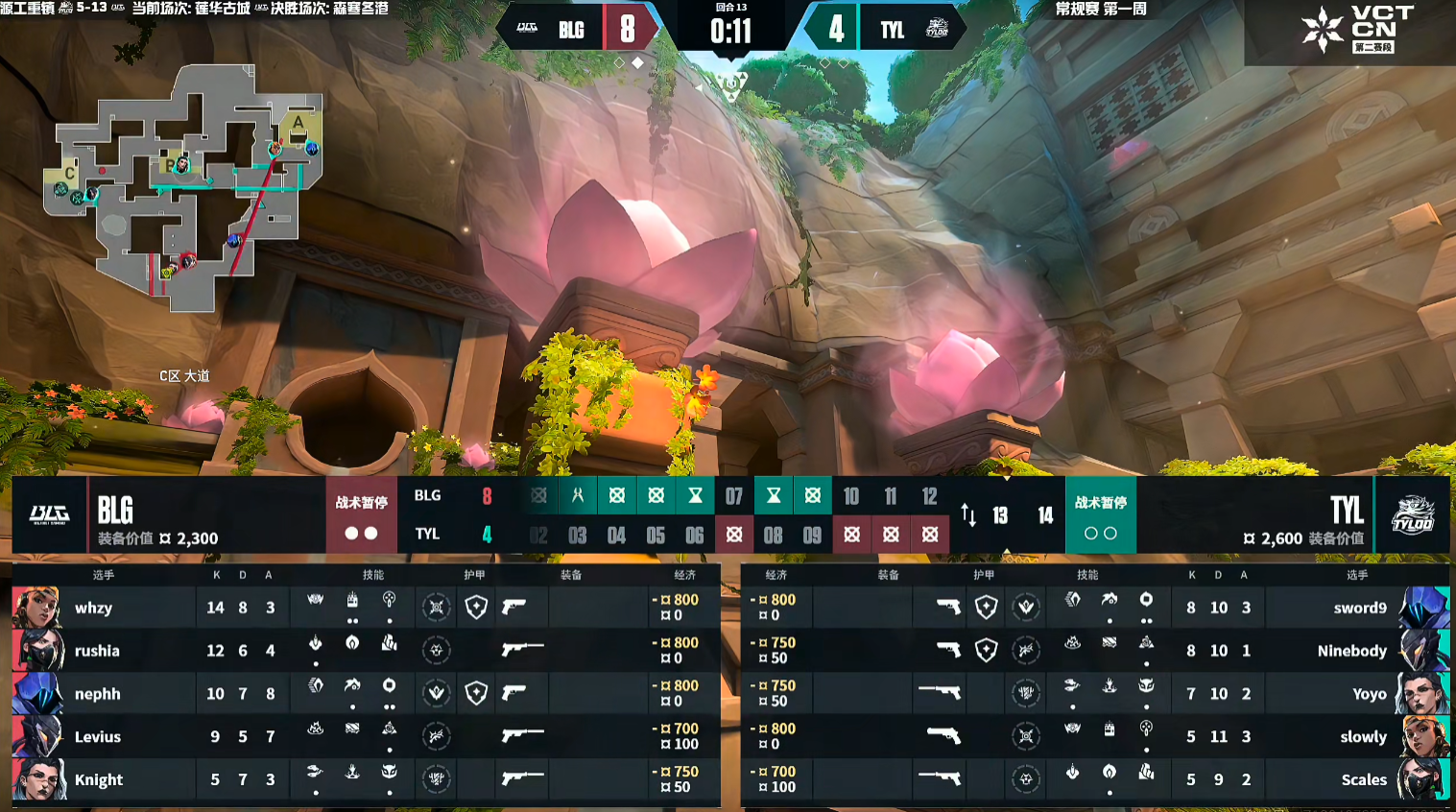Click the BLG team logo in bottom panel

coord(49,515)
